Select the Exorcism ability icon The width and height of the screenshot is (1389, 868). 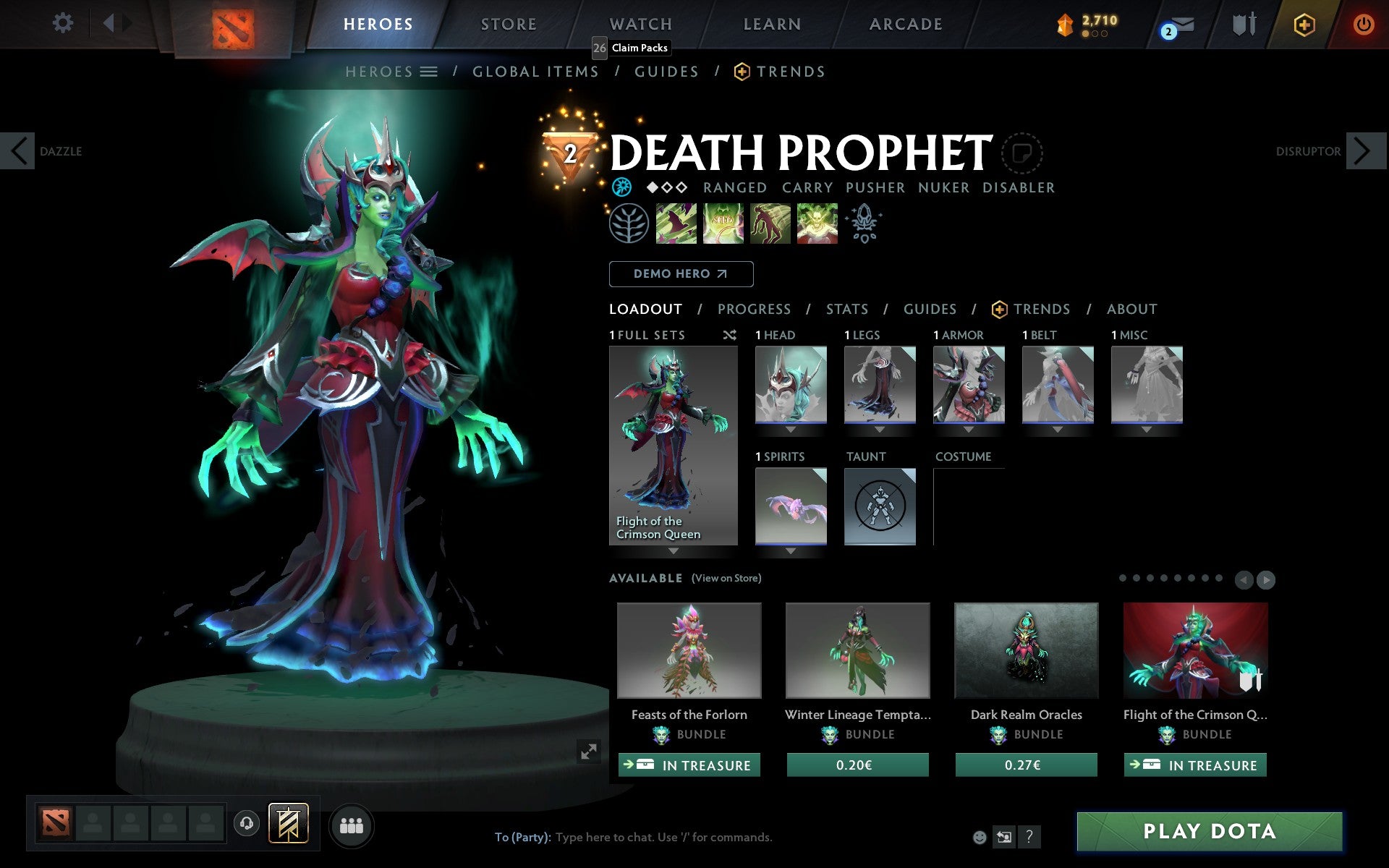817,224
